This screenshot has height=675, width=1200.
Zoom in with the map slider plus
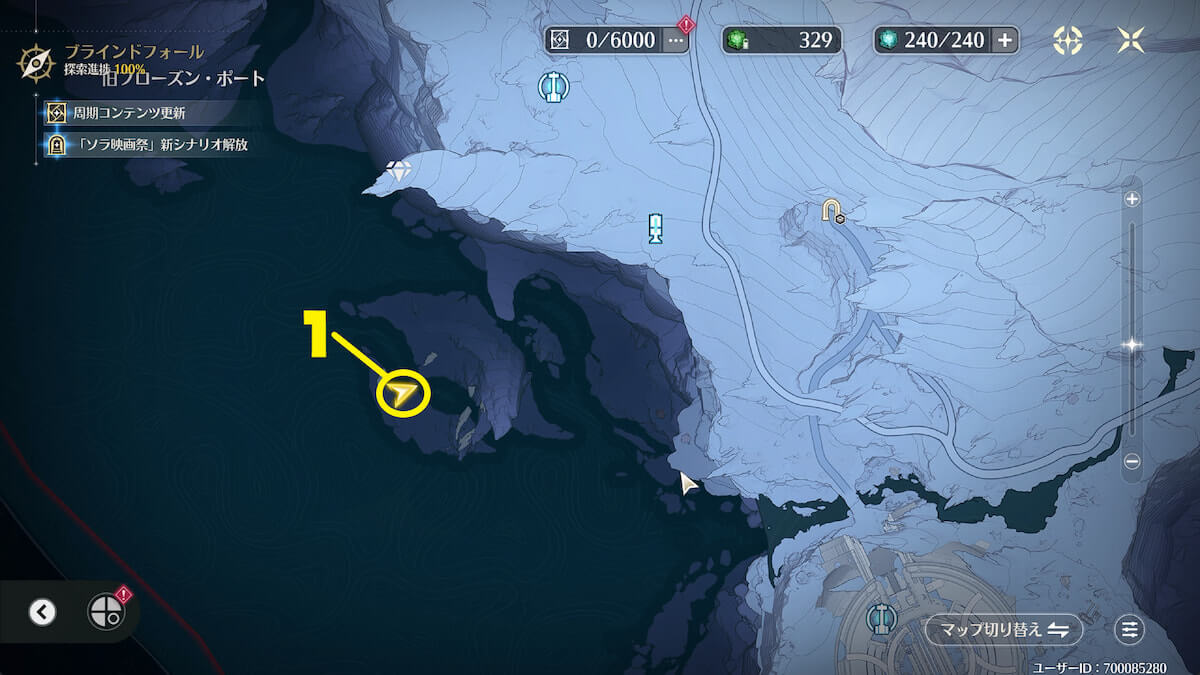coord(1132,199)
